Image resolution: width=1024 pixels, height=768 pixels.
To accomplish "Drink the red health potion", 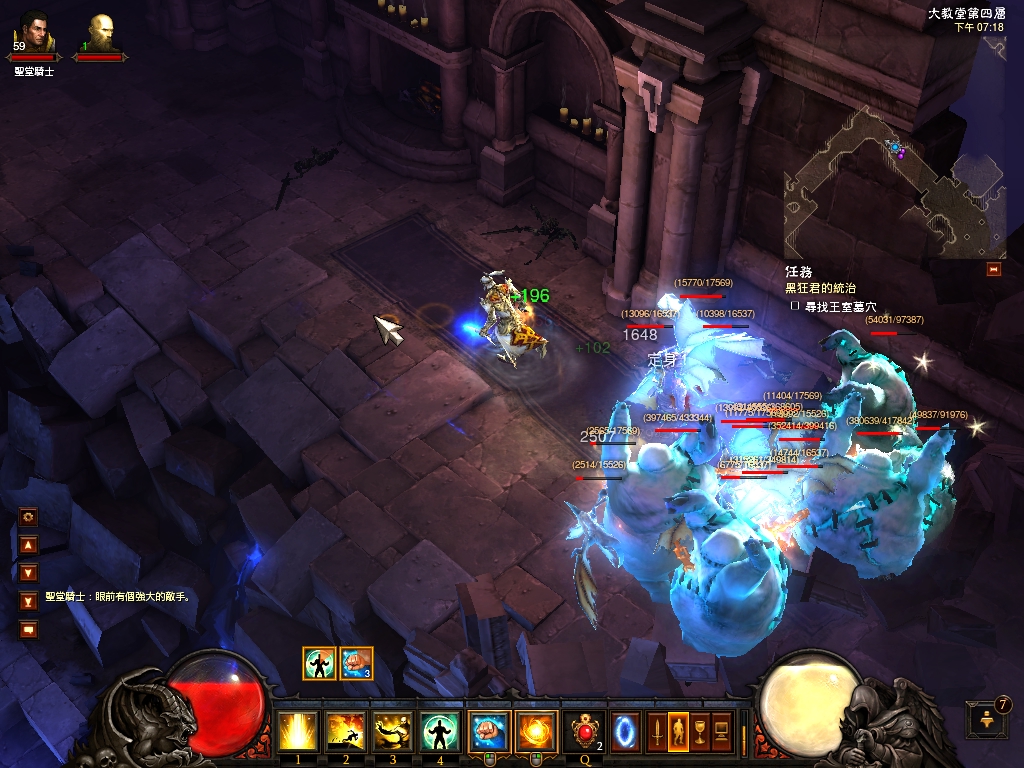I will 586,731.
